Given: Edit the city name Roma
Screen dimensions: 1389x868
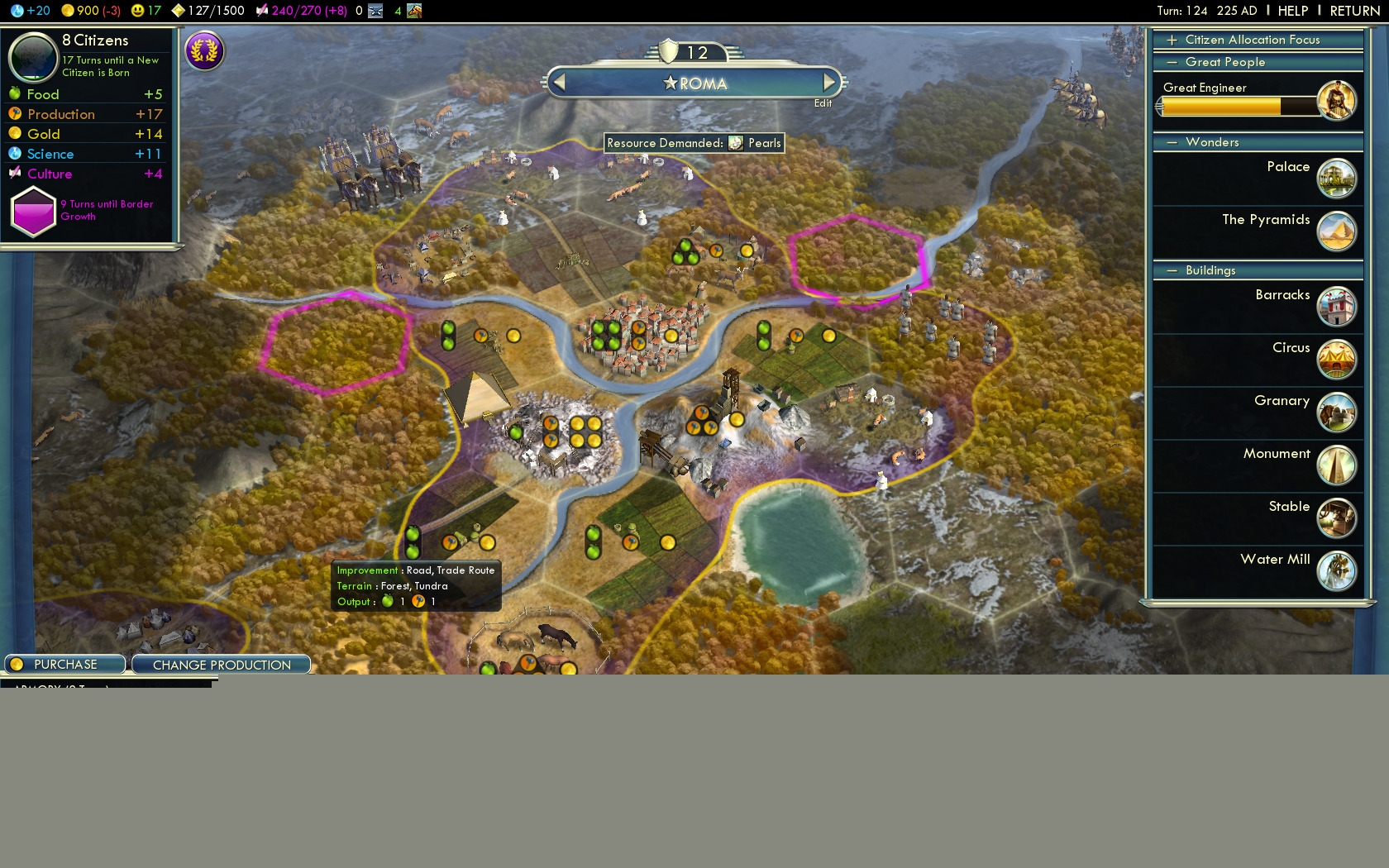Looking at the screenshot, I should [x=823, y=103].
